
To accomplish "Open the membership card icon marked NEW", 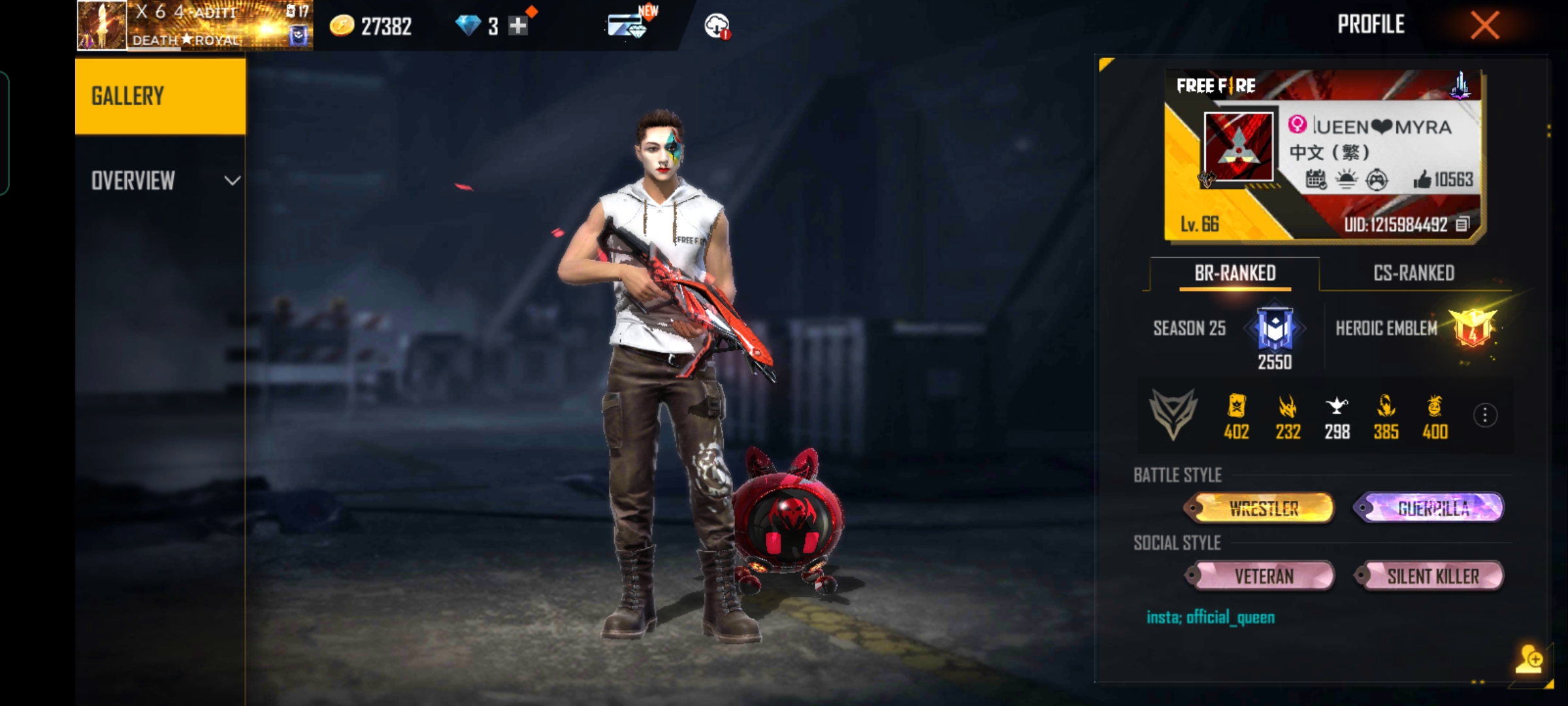I will [x=627, y=25].
